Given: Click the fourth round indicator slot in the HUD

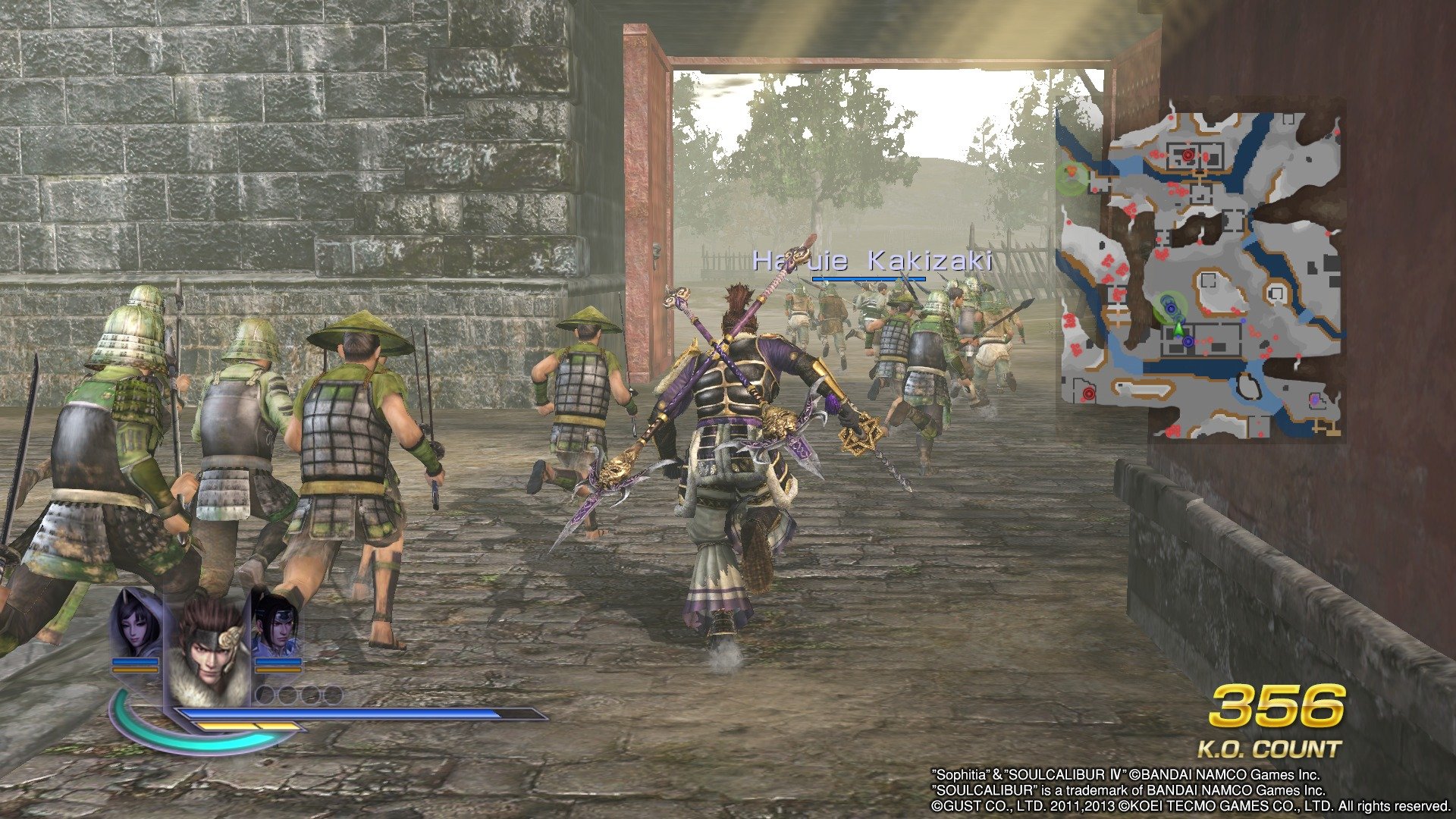Looking at the screenshot, I should [333, 694].
